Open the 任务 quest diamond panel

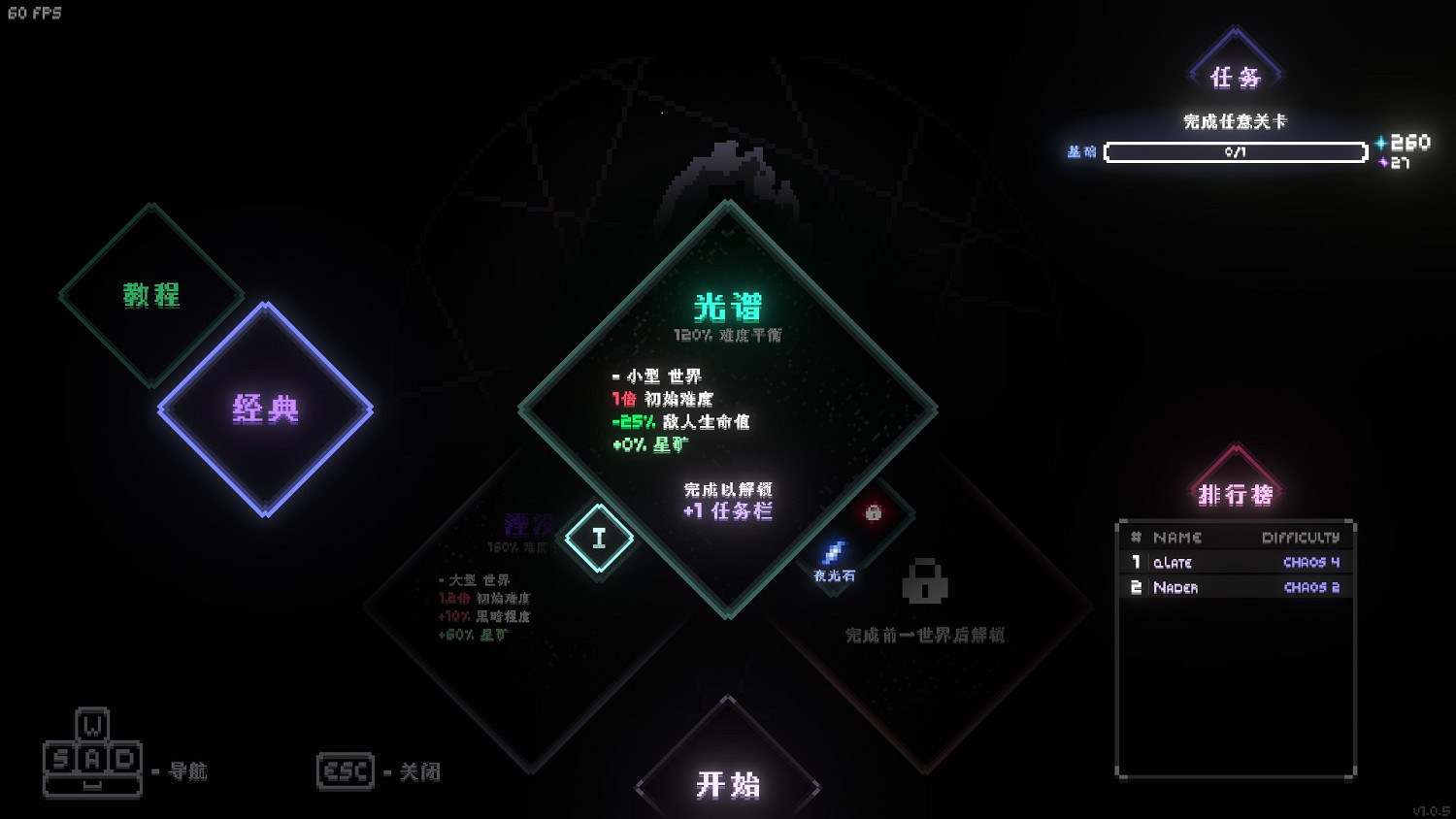point(1235,78)
